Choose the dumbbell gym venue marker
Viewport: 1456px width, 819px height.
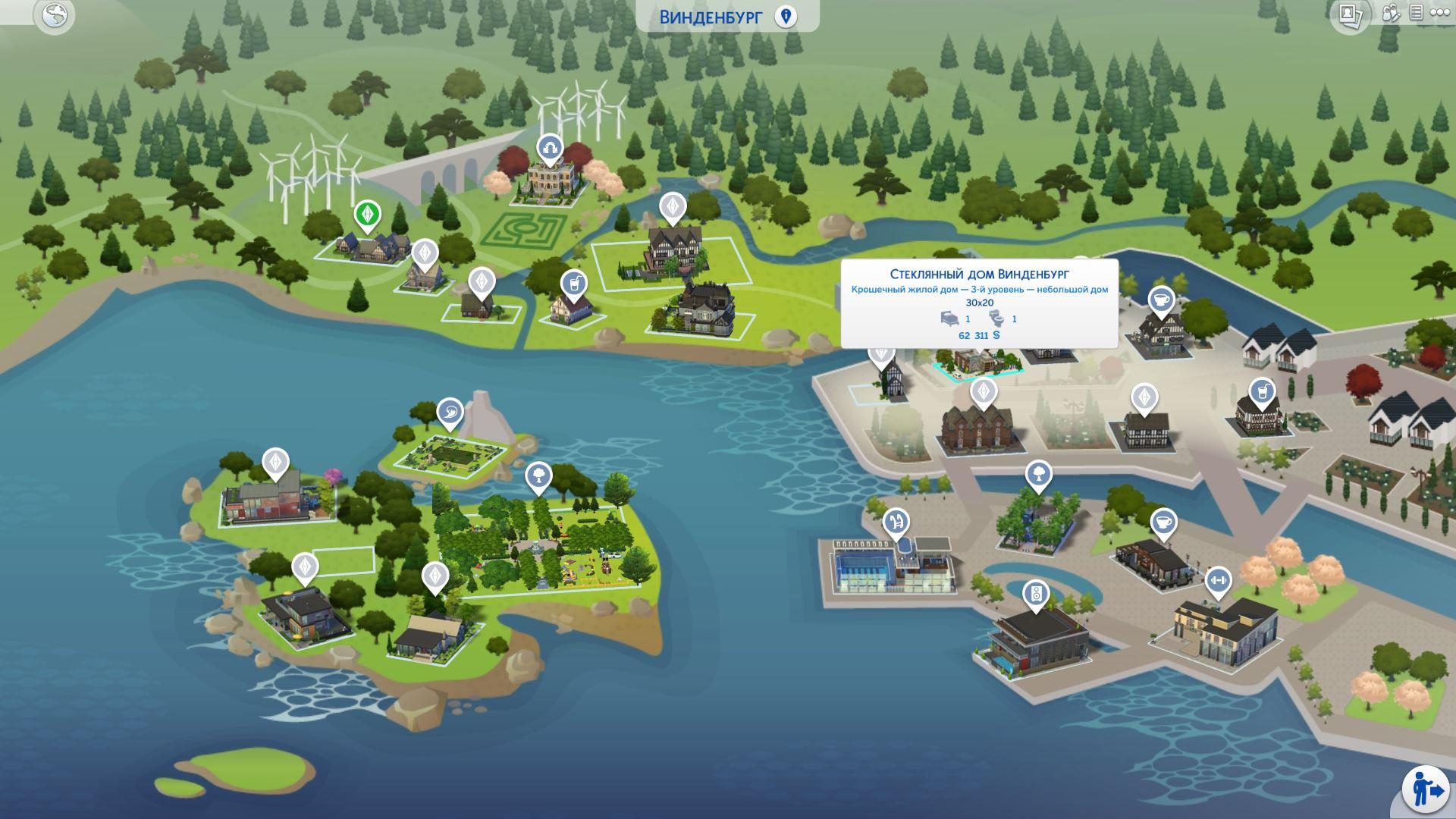tap(1219, 581)
